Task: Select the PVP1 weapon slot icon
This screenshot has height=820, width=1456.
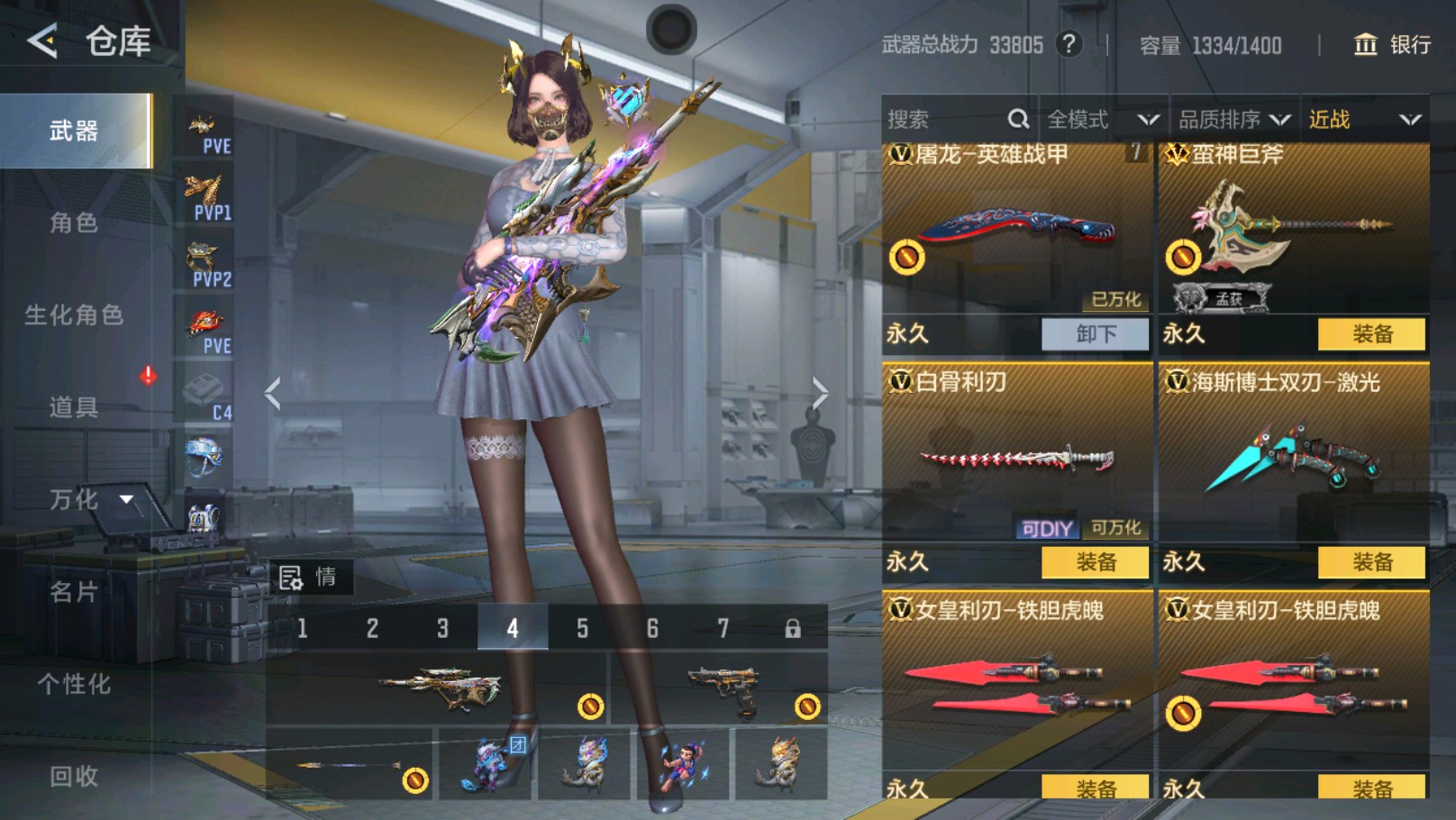Action: pos(205,194)
